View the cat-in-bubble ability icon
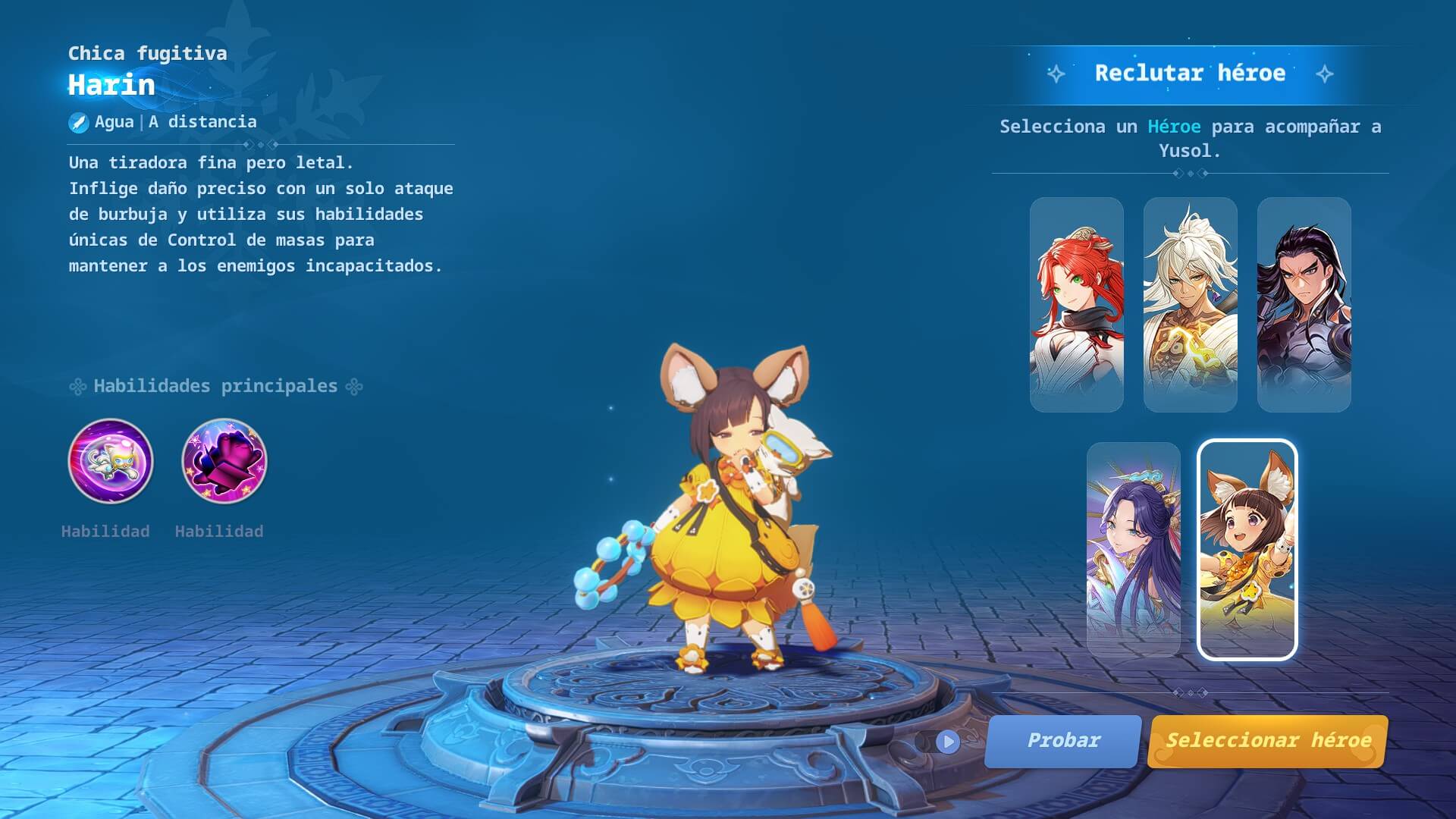Image resolution: width=1456 pixels, height=819 pixels. [x=111, y=461]
